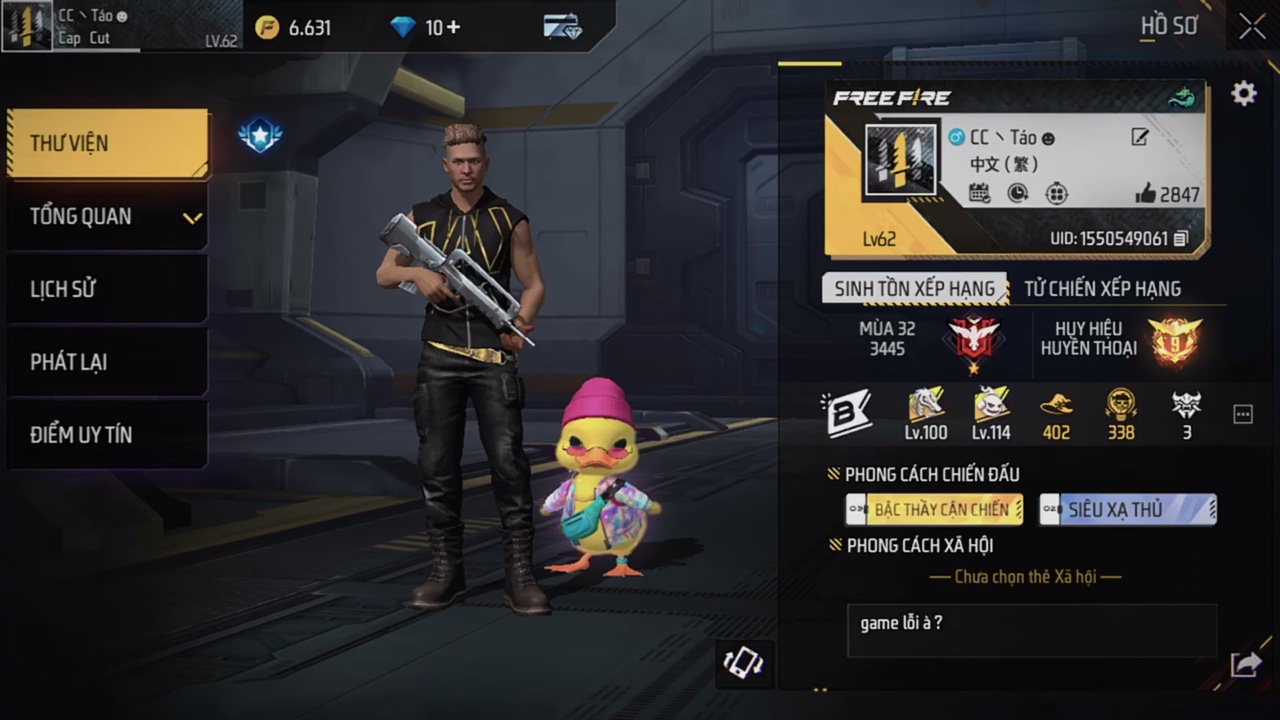
Task: Show the Điểm Uy Tín page
Action: [x=108, y=435]
